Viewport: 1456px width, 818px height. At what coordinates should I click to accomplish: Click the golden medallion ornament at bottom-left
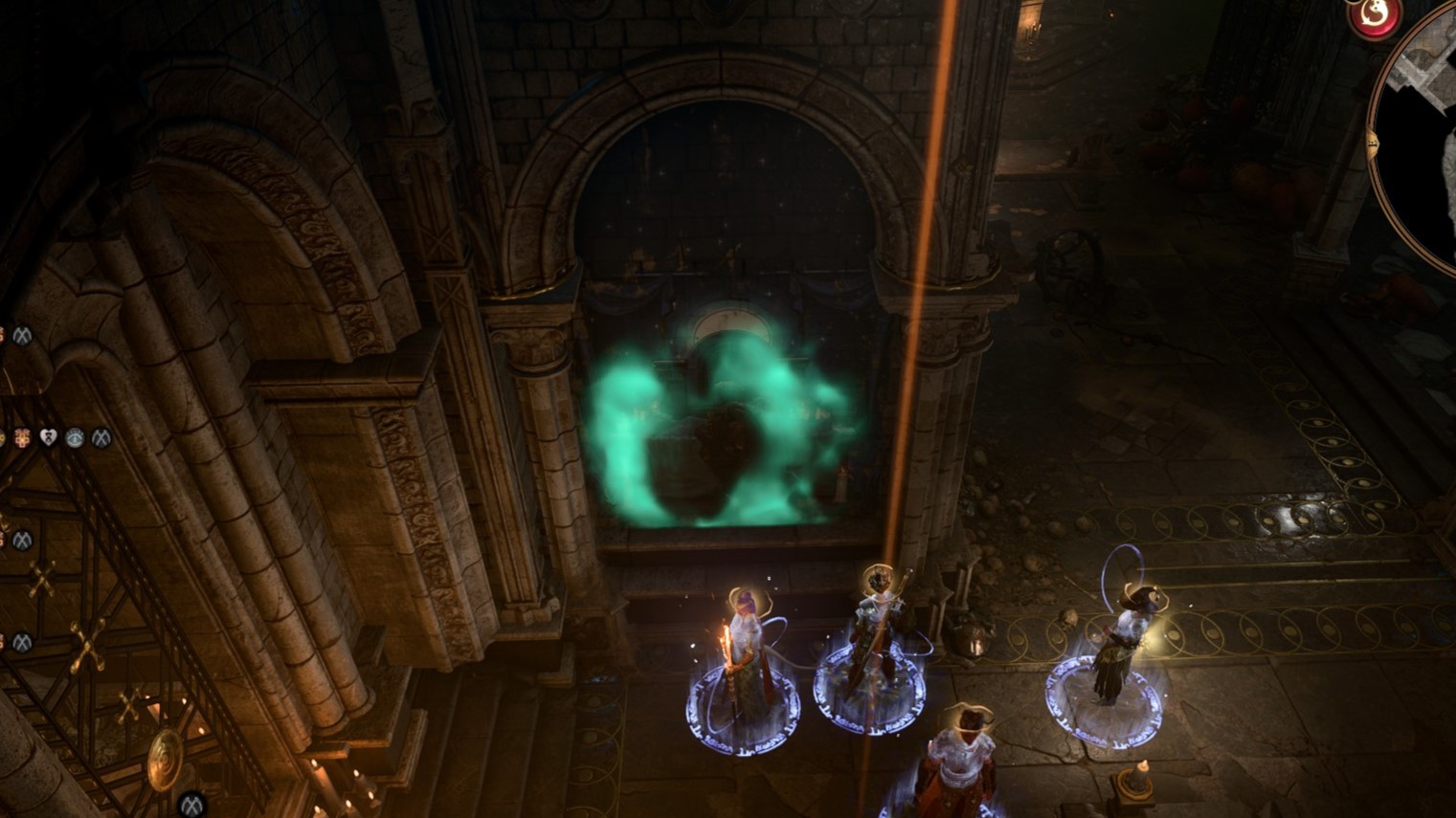165,761
